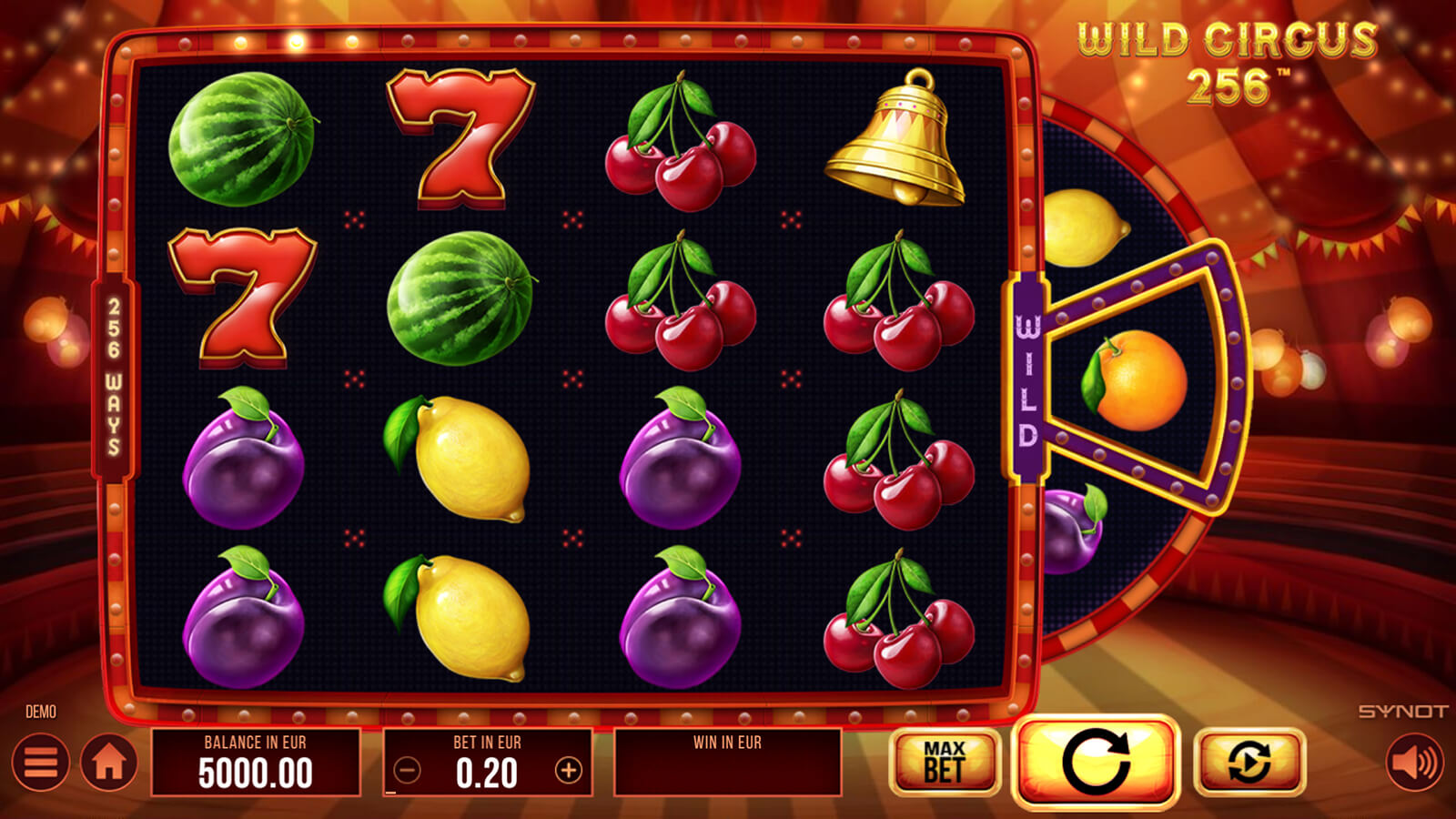Start autoplay spins
Viewport: 1456px width, 819px height.
(x=1249, y=762)
